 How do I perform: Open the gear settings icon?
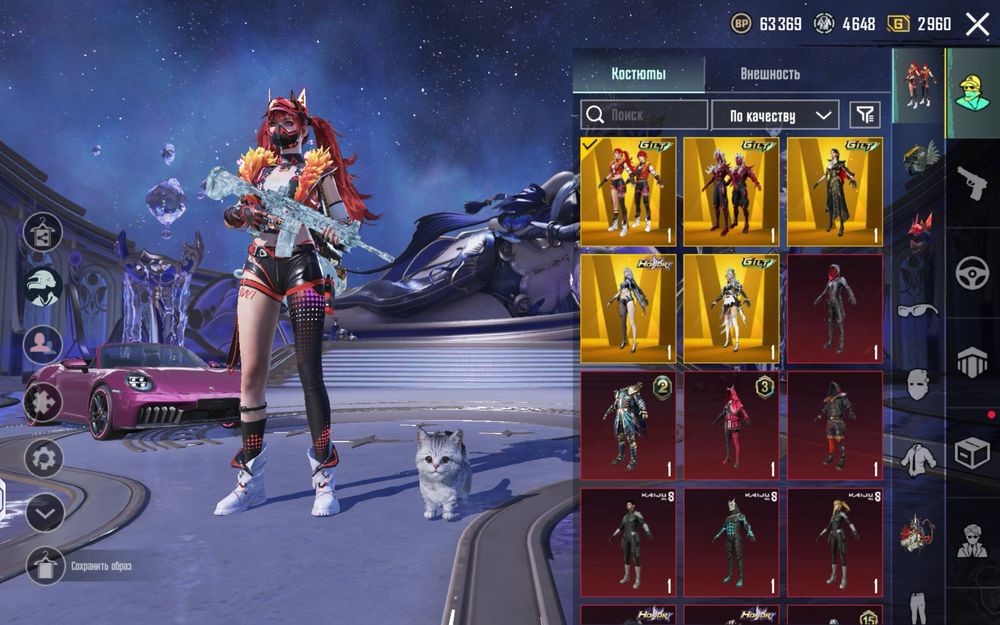pyautogui.click(x=44, y=459)
